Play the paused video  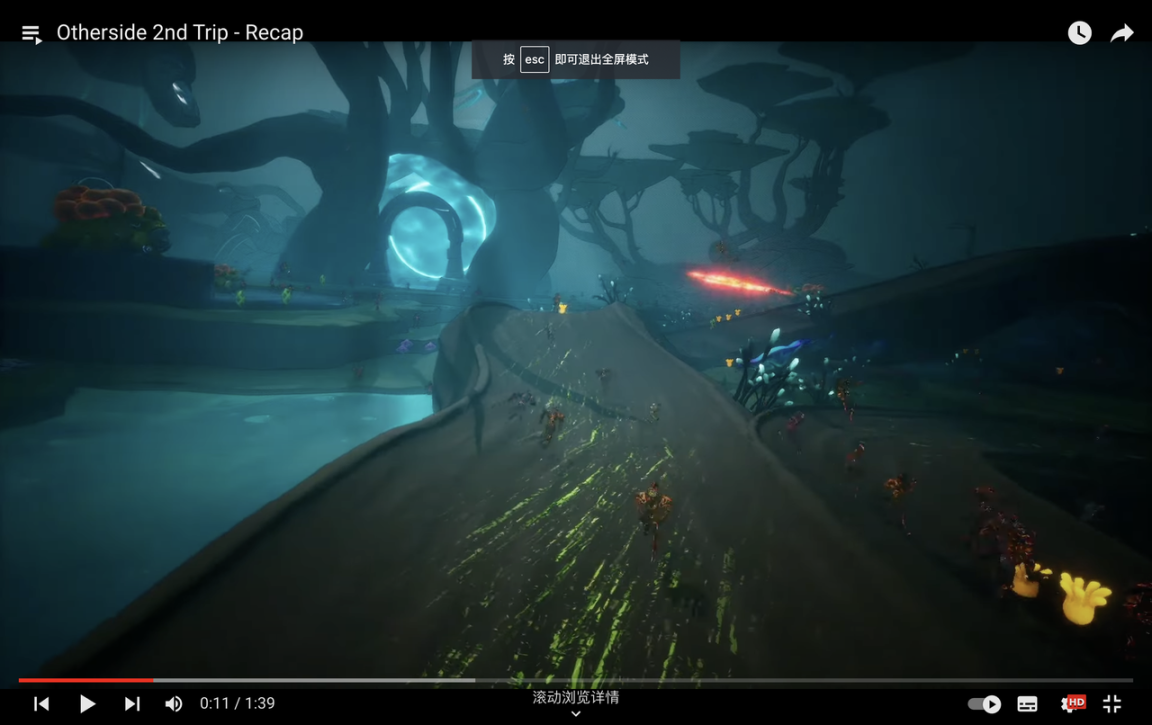(x=87, y=704)
